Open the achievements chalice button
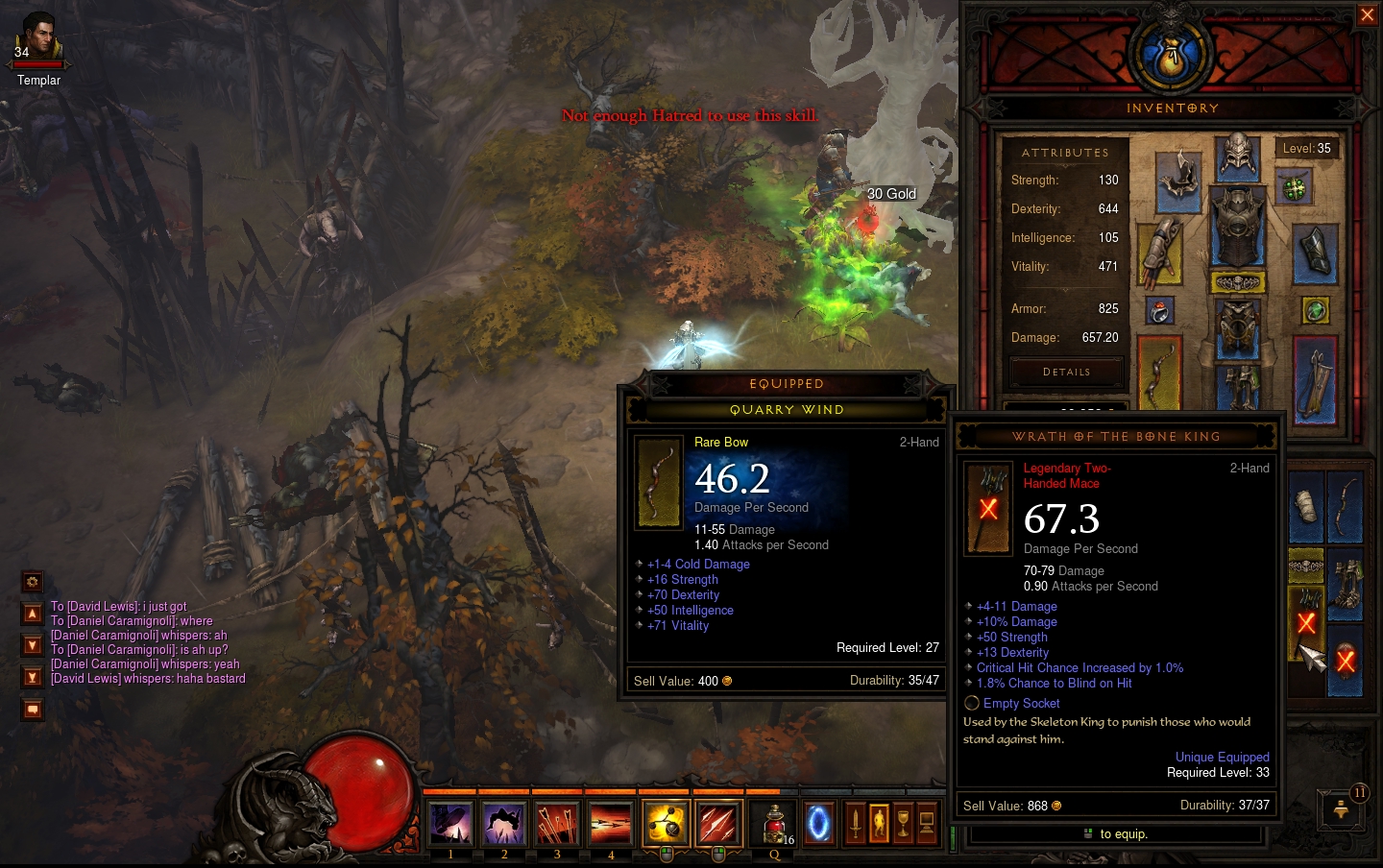1383x868 pixels. tap(903, 824)
